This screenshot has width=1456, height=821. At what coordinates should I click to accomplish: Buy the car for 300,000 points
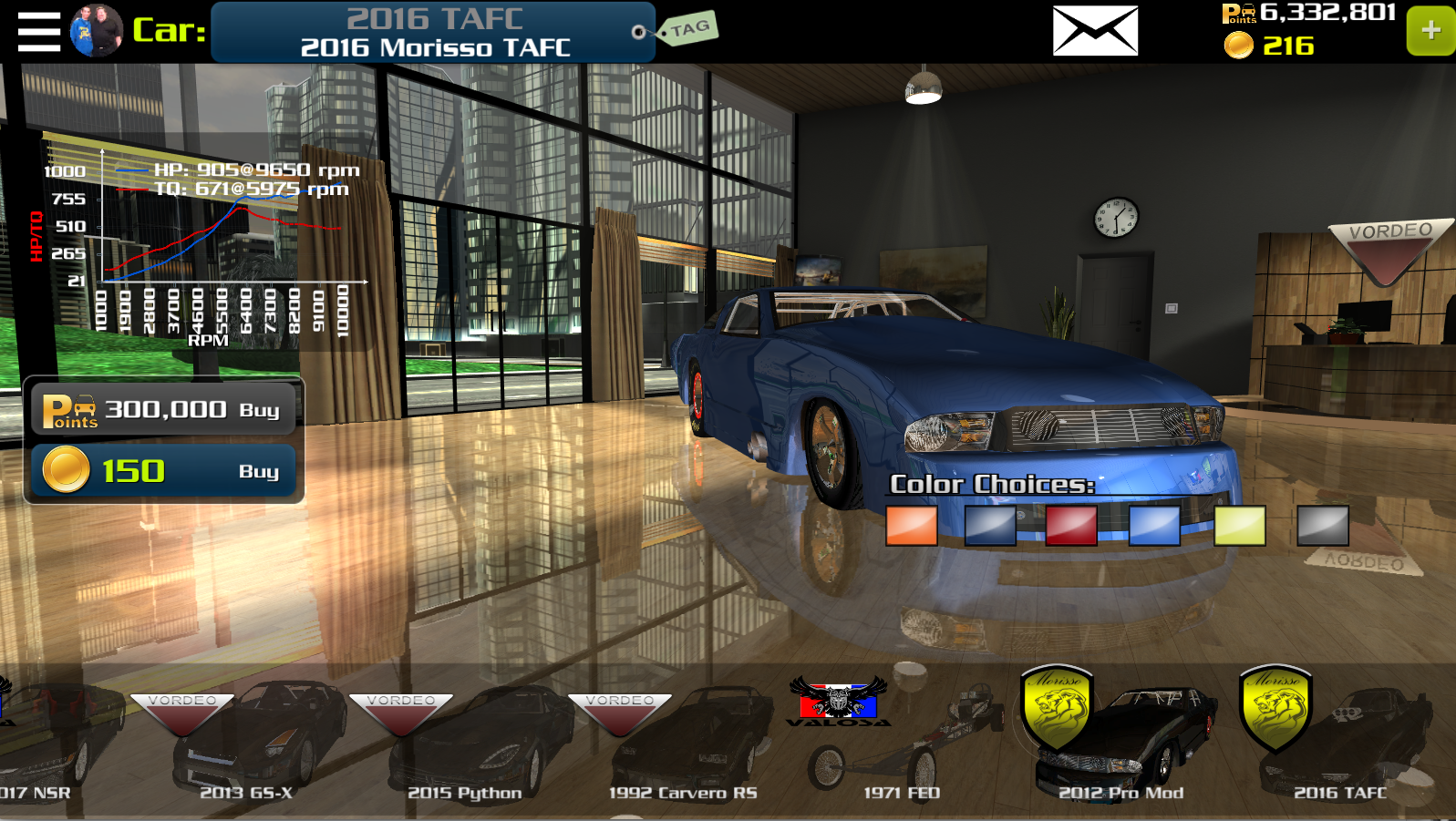(x=164, y=409)
